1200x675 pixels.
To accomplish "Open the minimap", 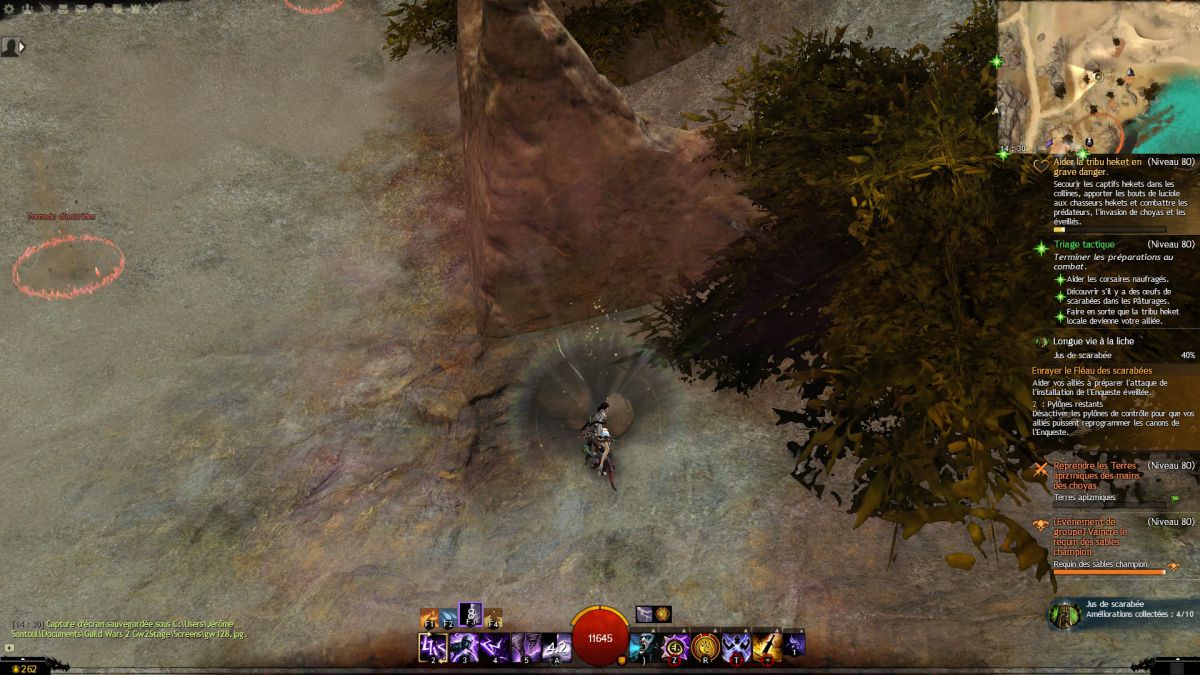I will point(1097,77).
